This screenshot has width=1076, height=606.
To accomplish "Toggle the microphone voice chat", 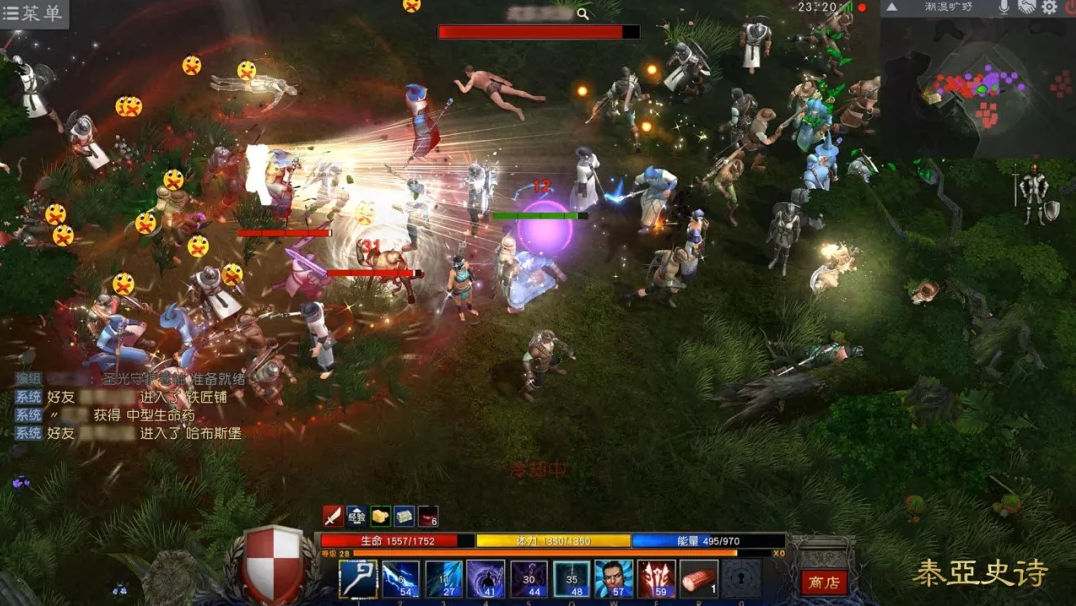I will click(x=1003, y=7).
